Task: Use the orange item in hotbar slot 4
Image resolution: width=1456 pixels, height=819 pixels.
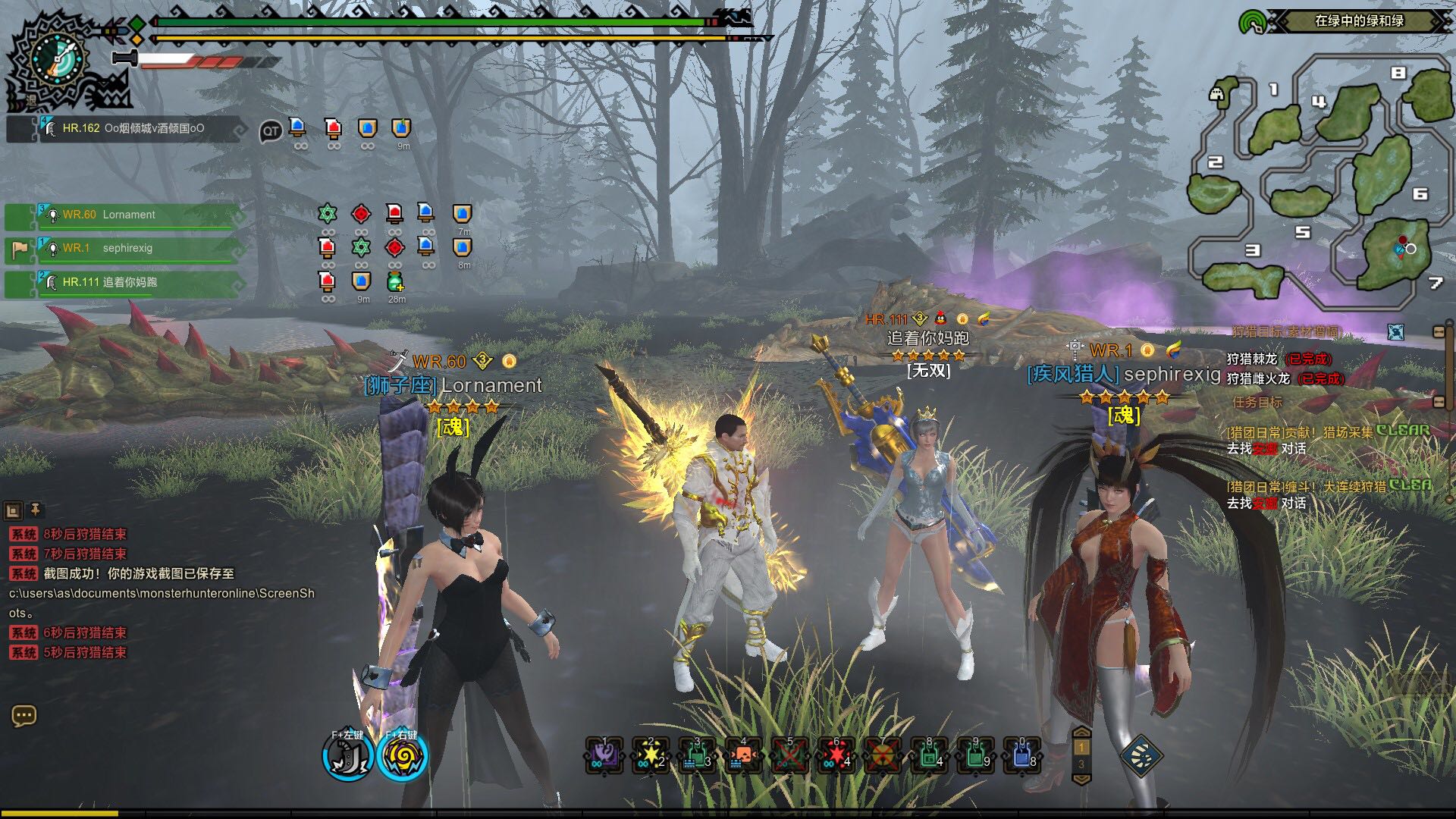Action: tap(743, 755)
